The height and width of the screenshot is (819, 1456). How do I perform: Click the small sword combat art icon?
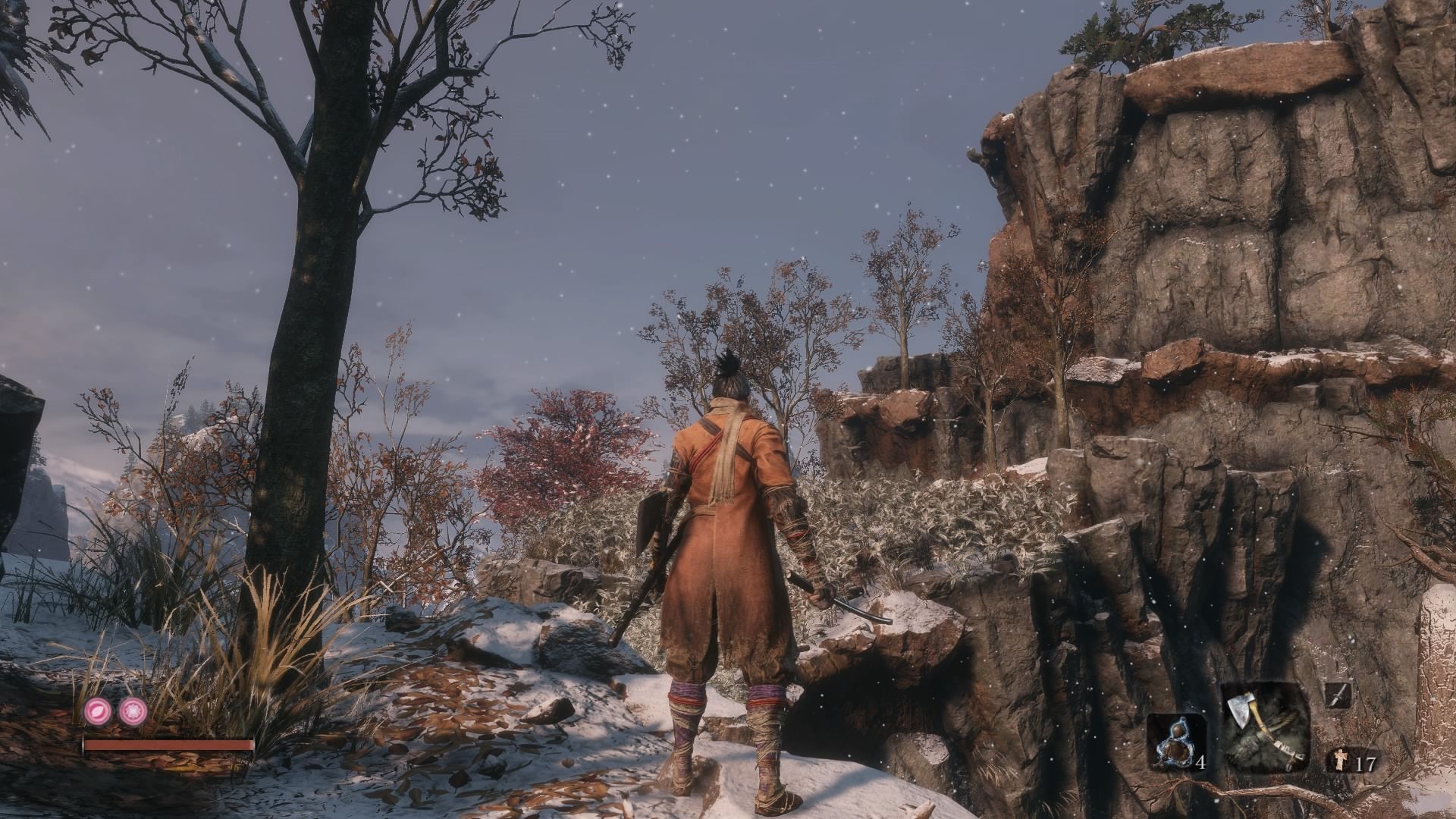pyautogui.click(x=1338, y=695)
